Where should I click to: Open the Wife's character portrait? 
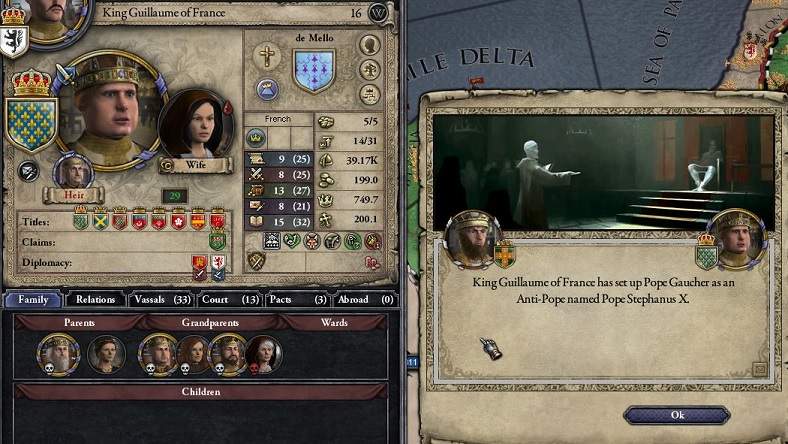[194, 128]
